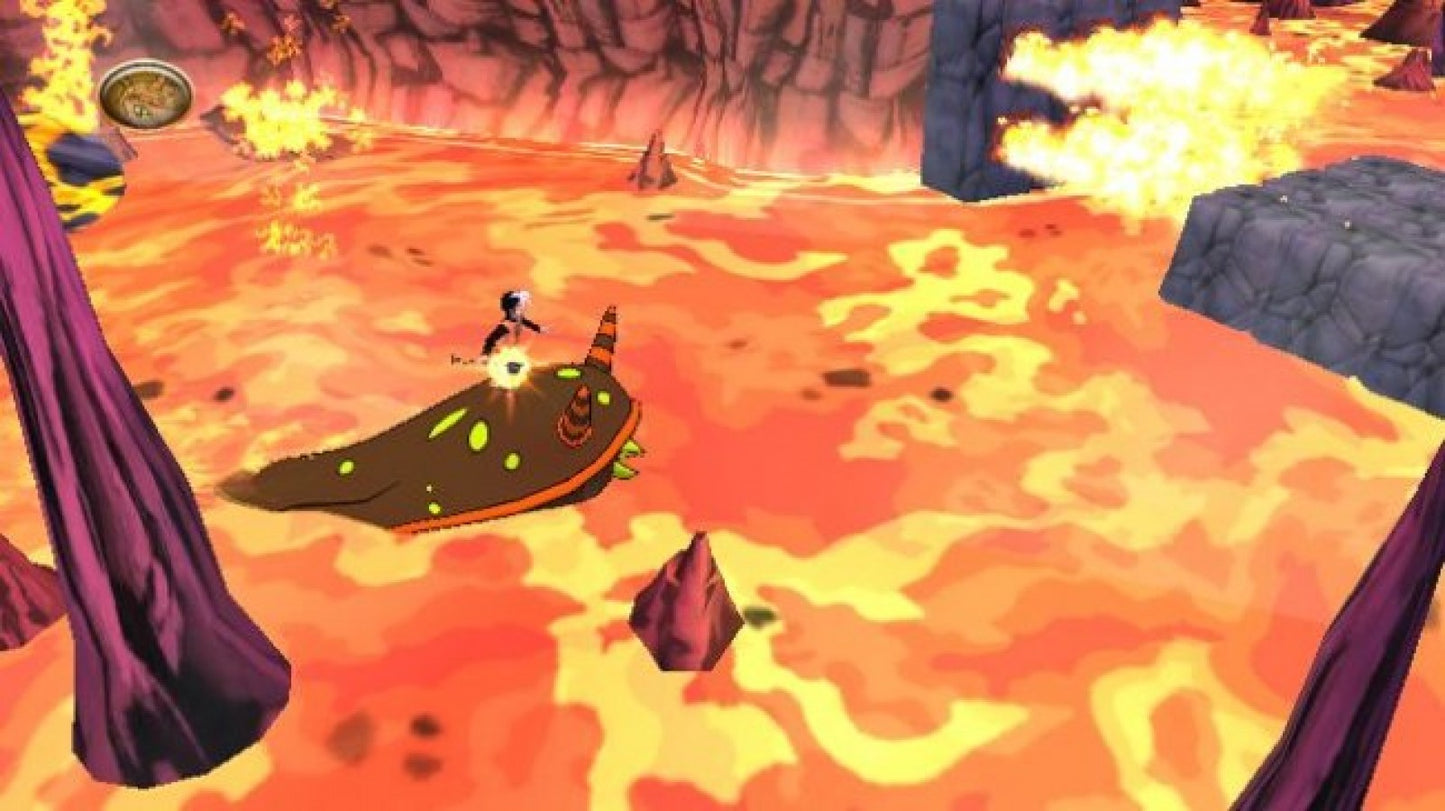1445x811 pixels.
Task: Select the purple rock spire mid-screen bottom
Action: (685, 600)
